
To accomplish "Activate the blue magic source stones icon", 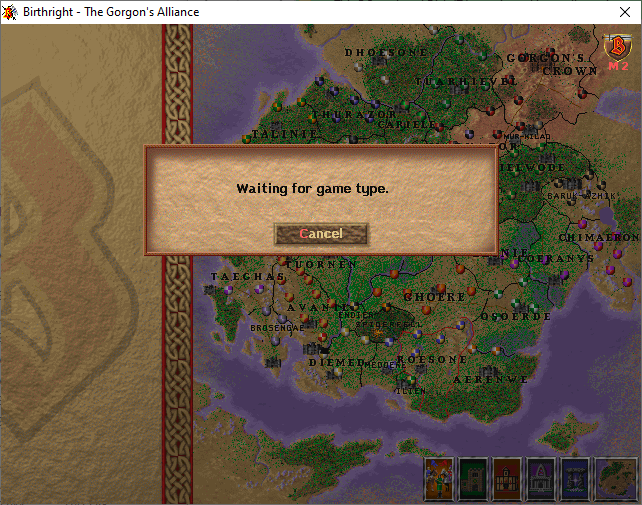I will pyautogui.click(x=575, y=478).
